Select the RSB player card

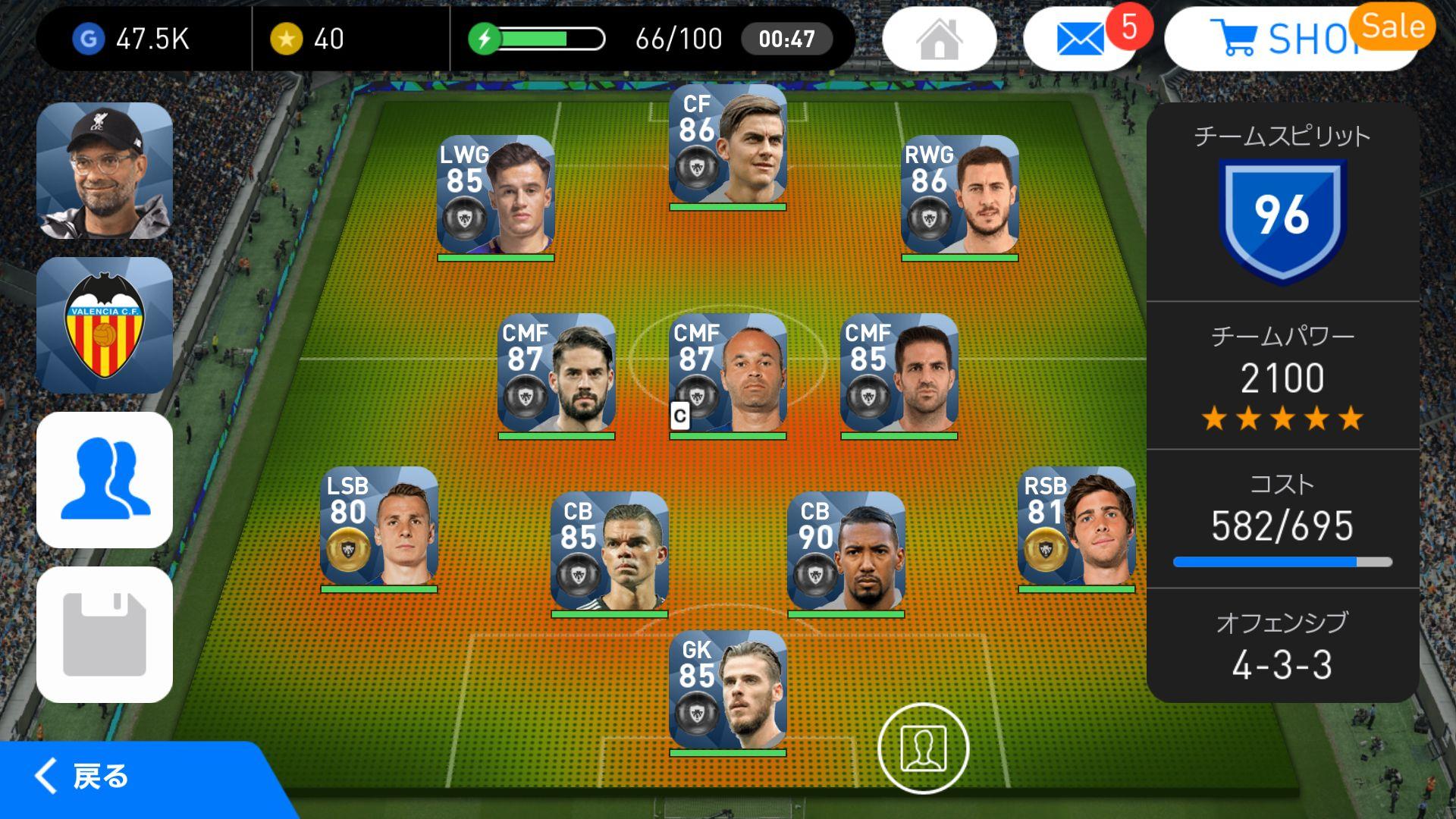pyautogui.click(x=1076, y=527)
